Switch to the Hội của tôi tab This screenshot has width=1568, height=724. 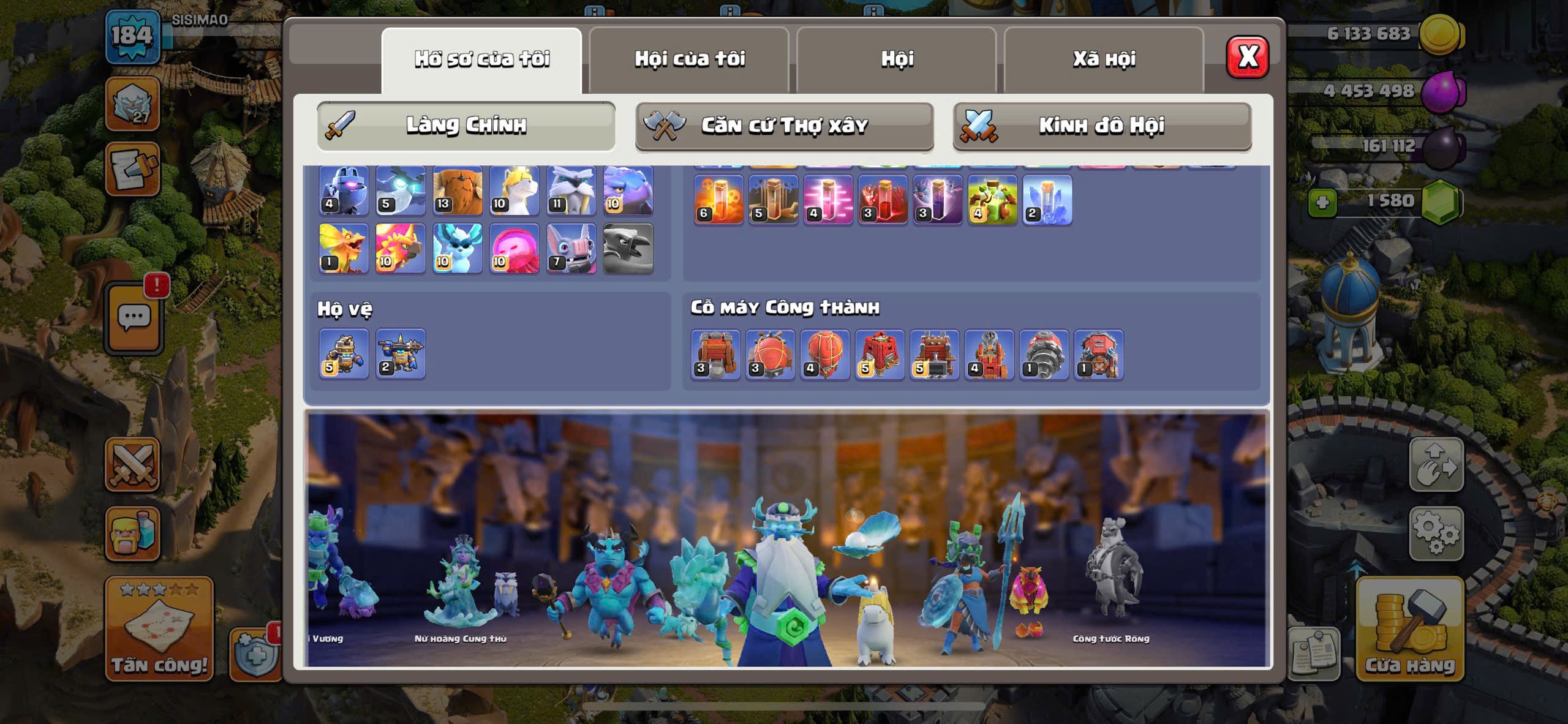tap(689, 59)
